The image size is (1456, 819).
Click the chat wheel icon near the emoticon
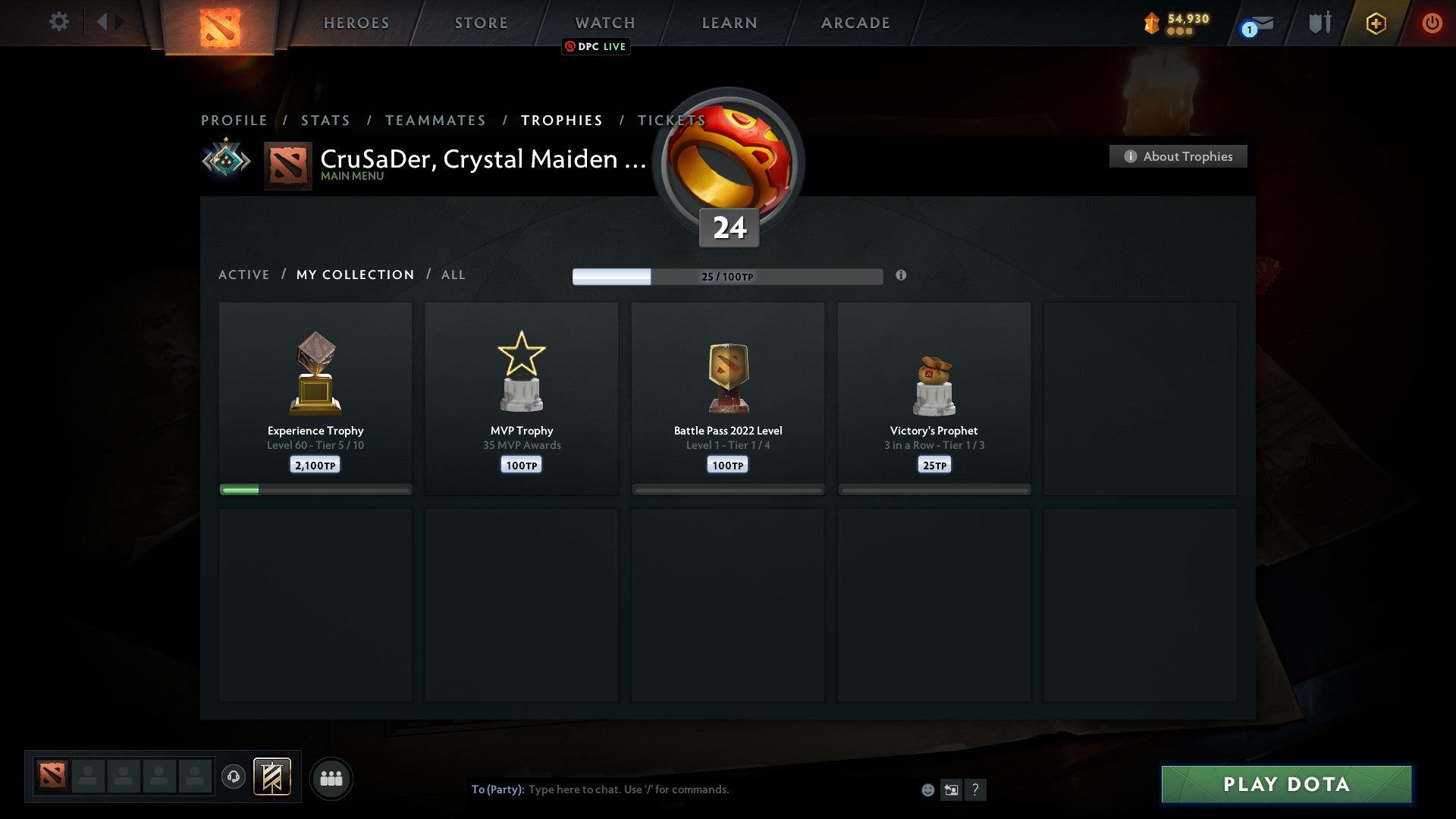(952, 789)
